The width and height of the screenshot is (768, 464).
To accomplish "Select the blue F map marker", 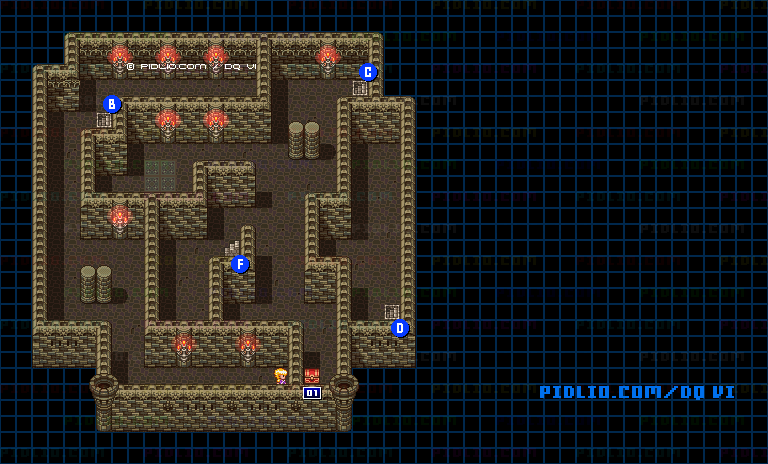I will coord(240,264).
